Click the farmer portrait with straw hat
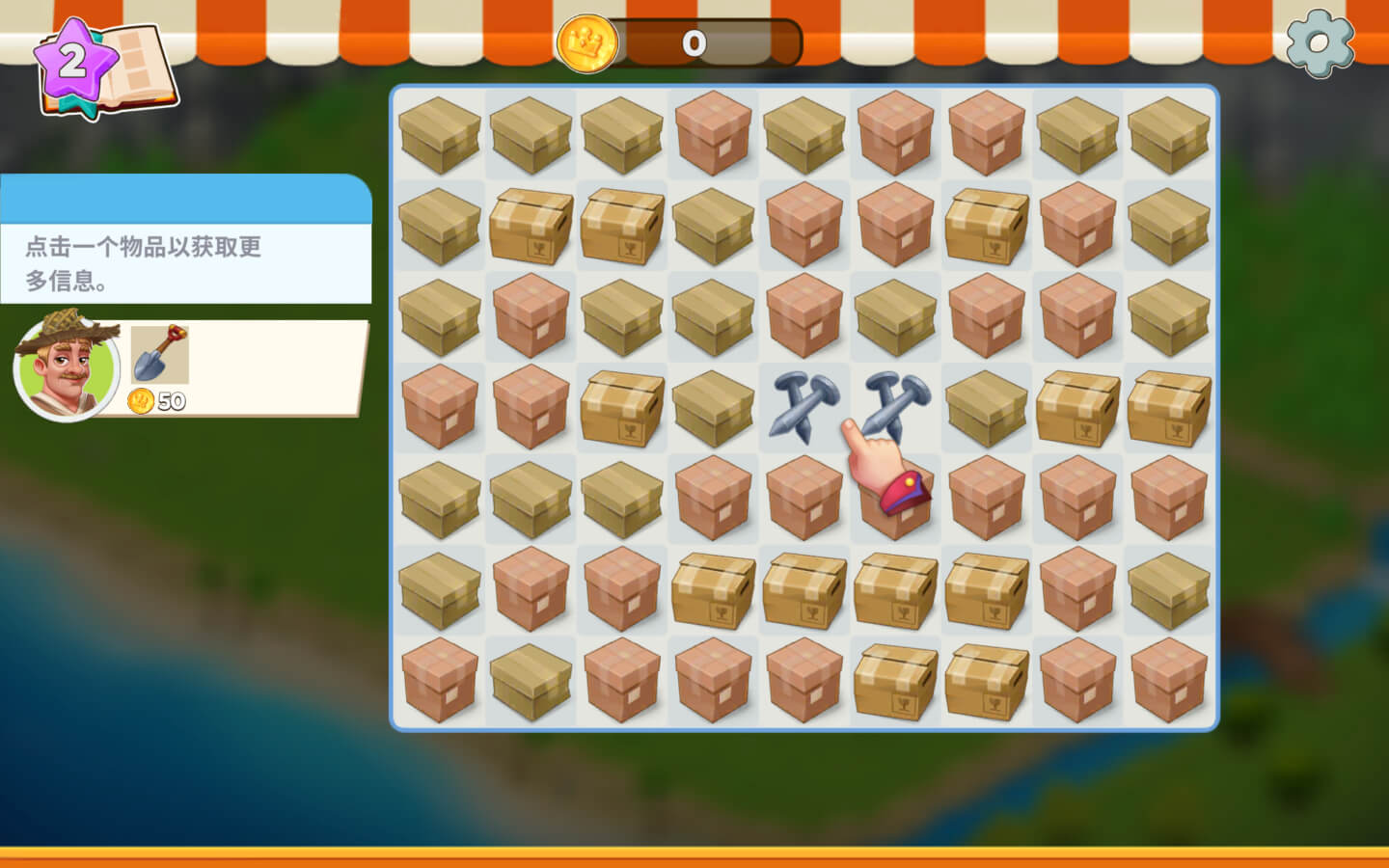This screenshot has height=868, width=1389. (x=66, y=366)
